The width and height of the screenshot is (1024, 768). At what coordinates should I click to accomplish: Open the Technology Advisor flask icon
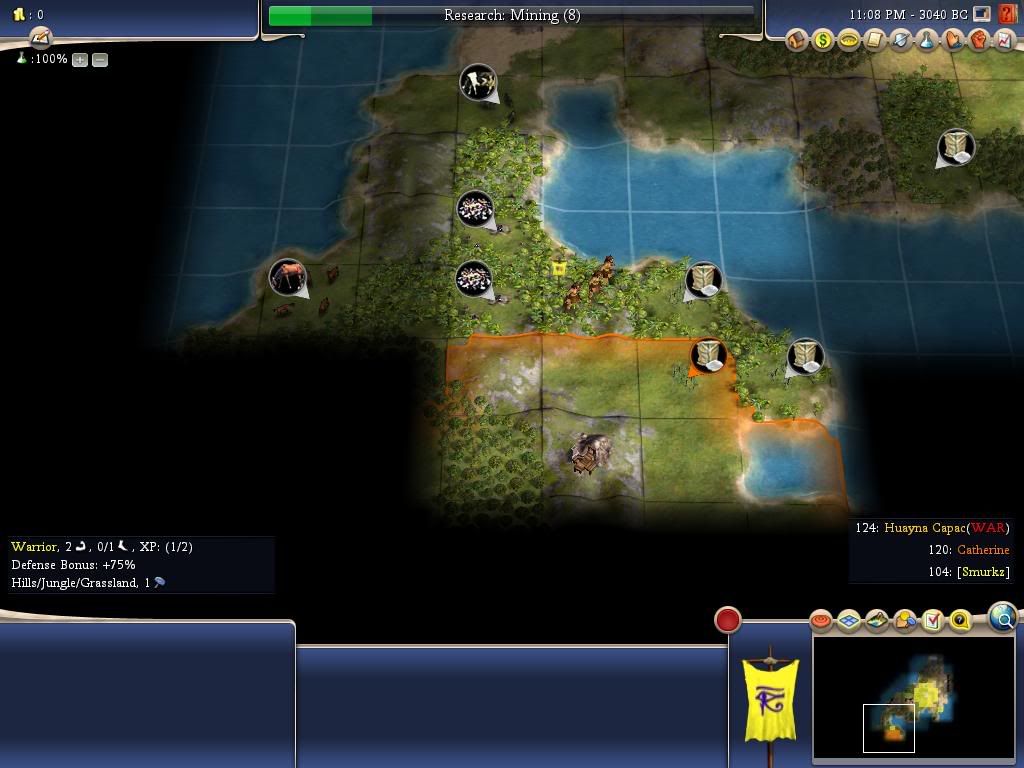(x=927, y=40)
